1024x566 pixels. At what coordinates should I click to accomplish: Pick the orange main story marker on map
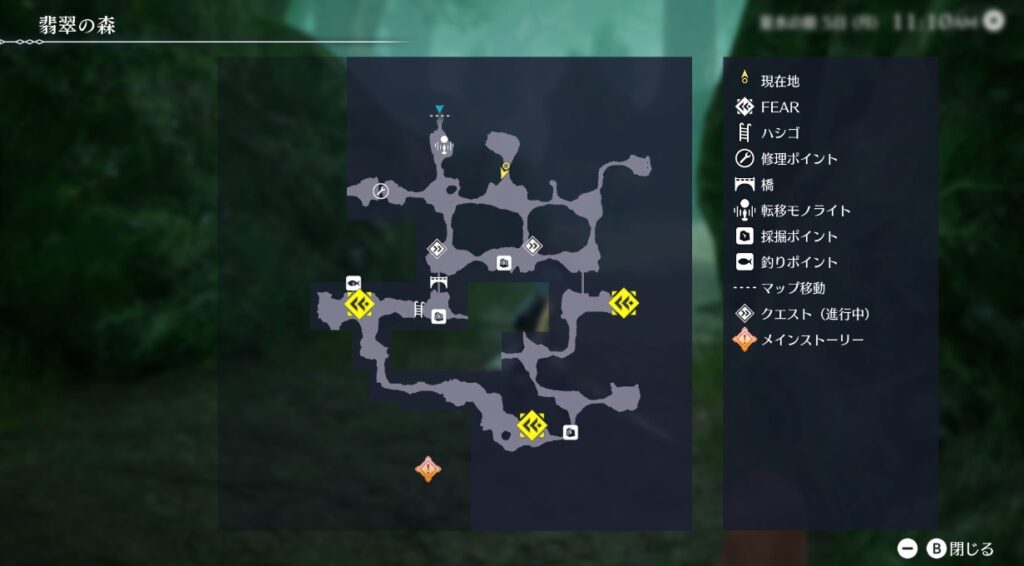pos(428,468)
